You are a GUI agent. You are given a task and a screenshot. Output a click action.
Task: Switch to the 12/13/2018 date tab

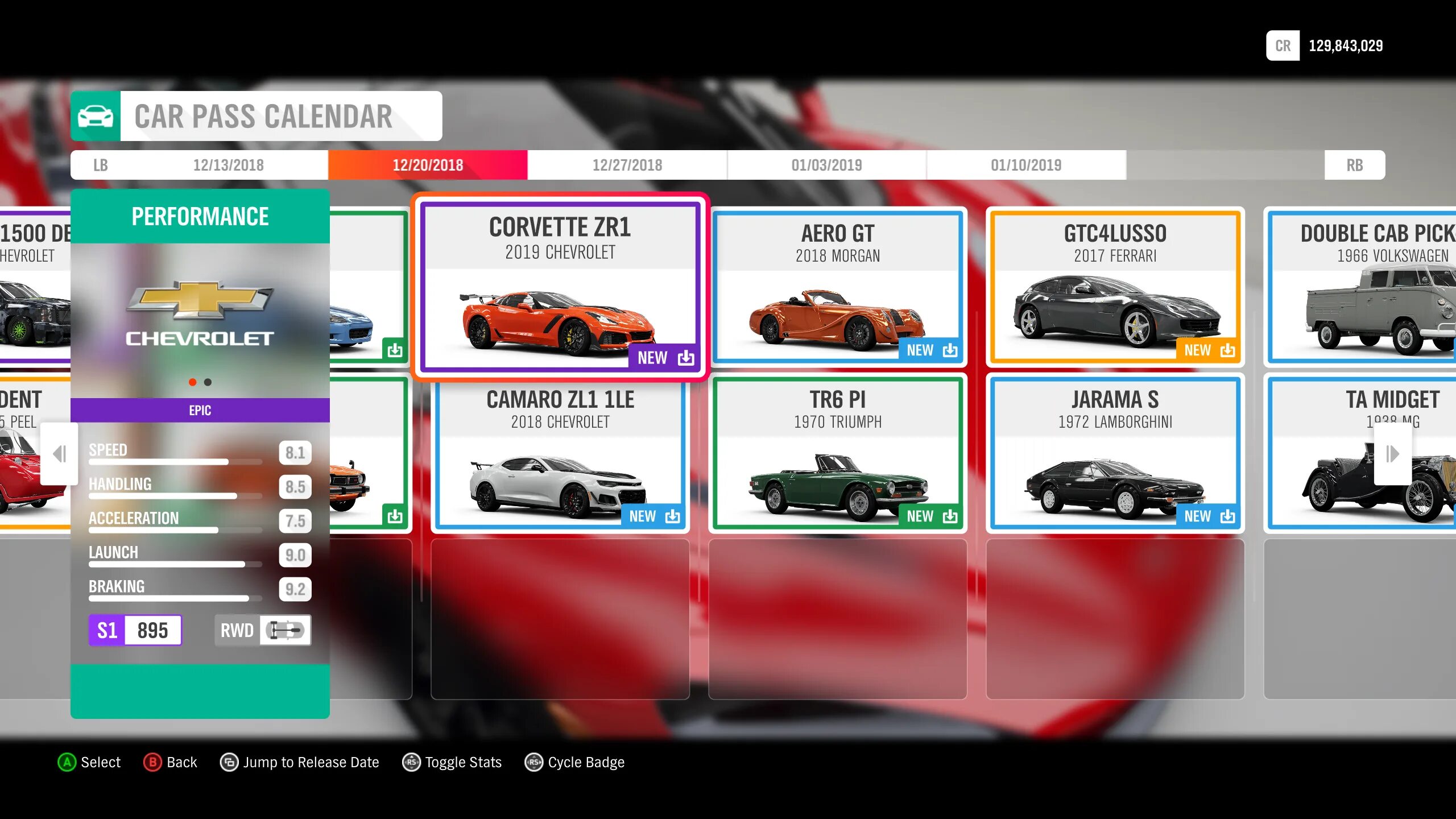(228, 165)
